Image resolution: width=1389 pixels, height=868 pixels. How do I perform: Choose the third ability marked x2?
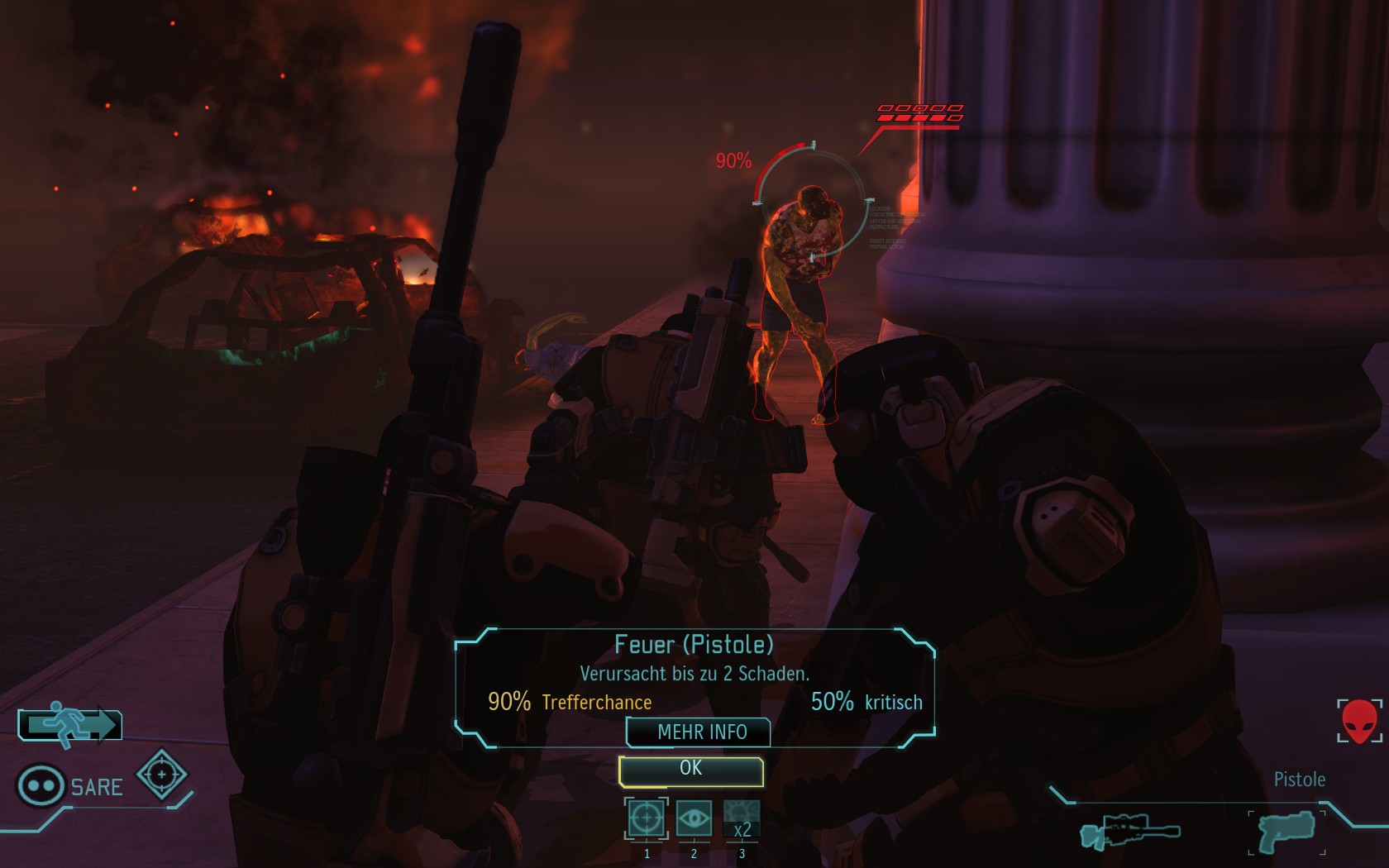742,818
